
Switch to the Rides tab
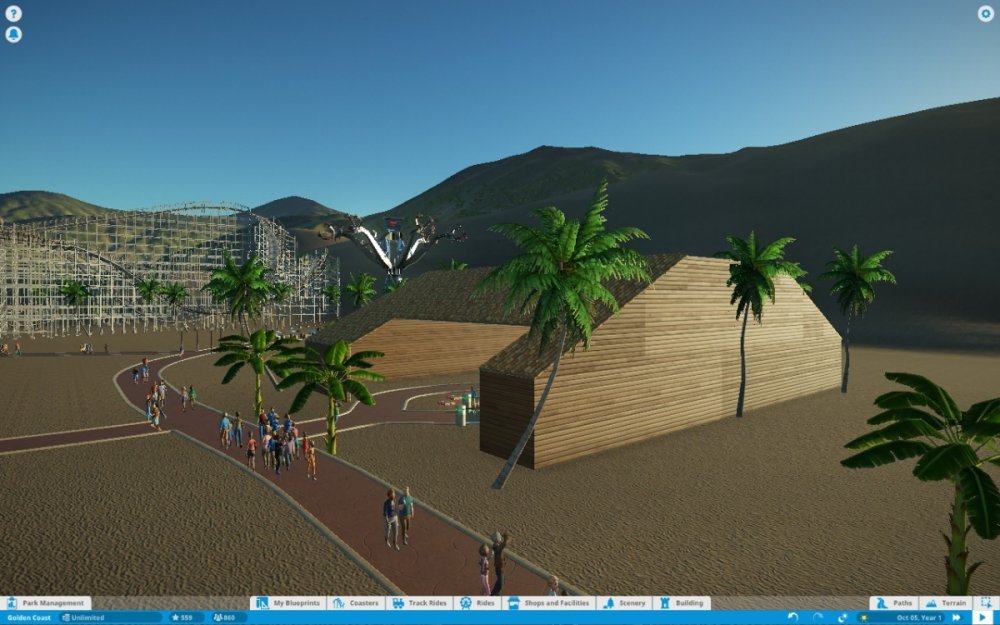(x=478, y=604)
